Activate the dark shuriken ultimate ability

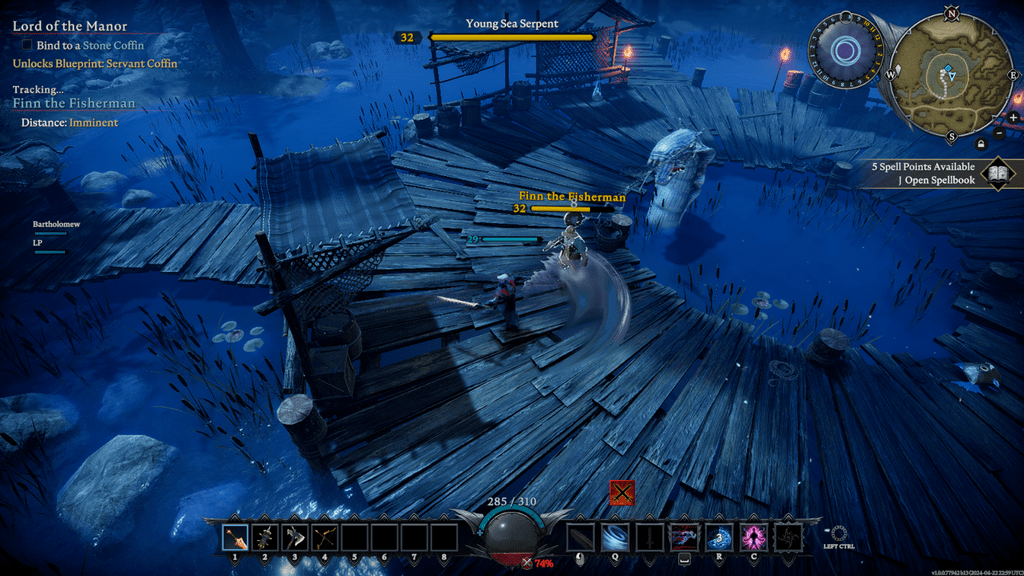click(x=788, y=538)
